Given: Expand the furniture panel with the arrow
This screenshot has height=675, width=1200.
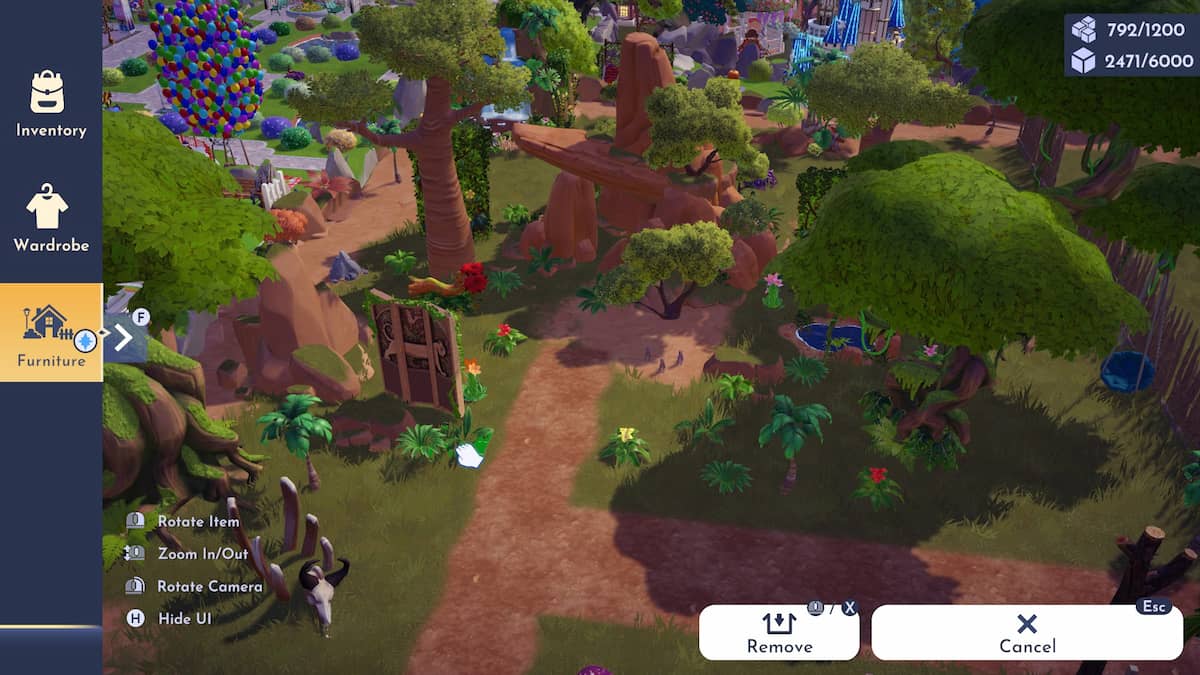Looking at the screenshot, I should [125, 338].
